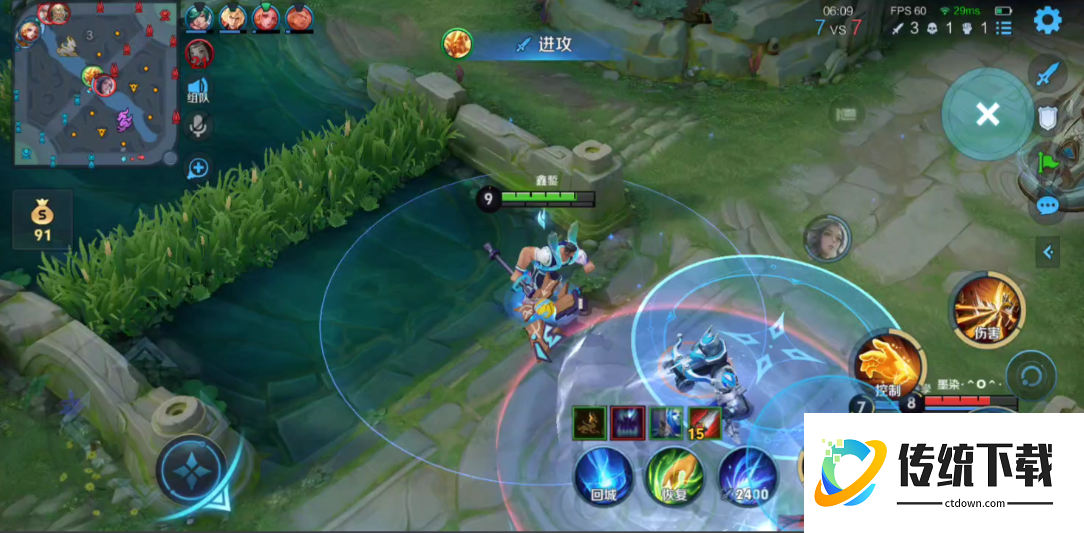1084x533 pixels.
Task: Activate the 控制 skill
Action: point(883,366)
